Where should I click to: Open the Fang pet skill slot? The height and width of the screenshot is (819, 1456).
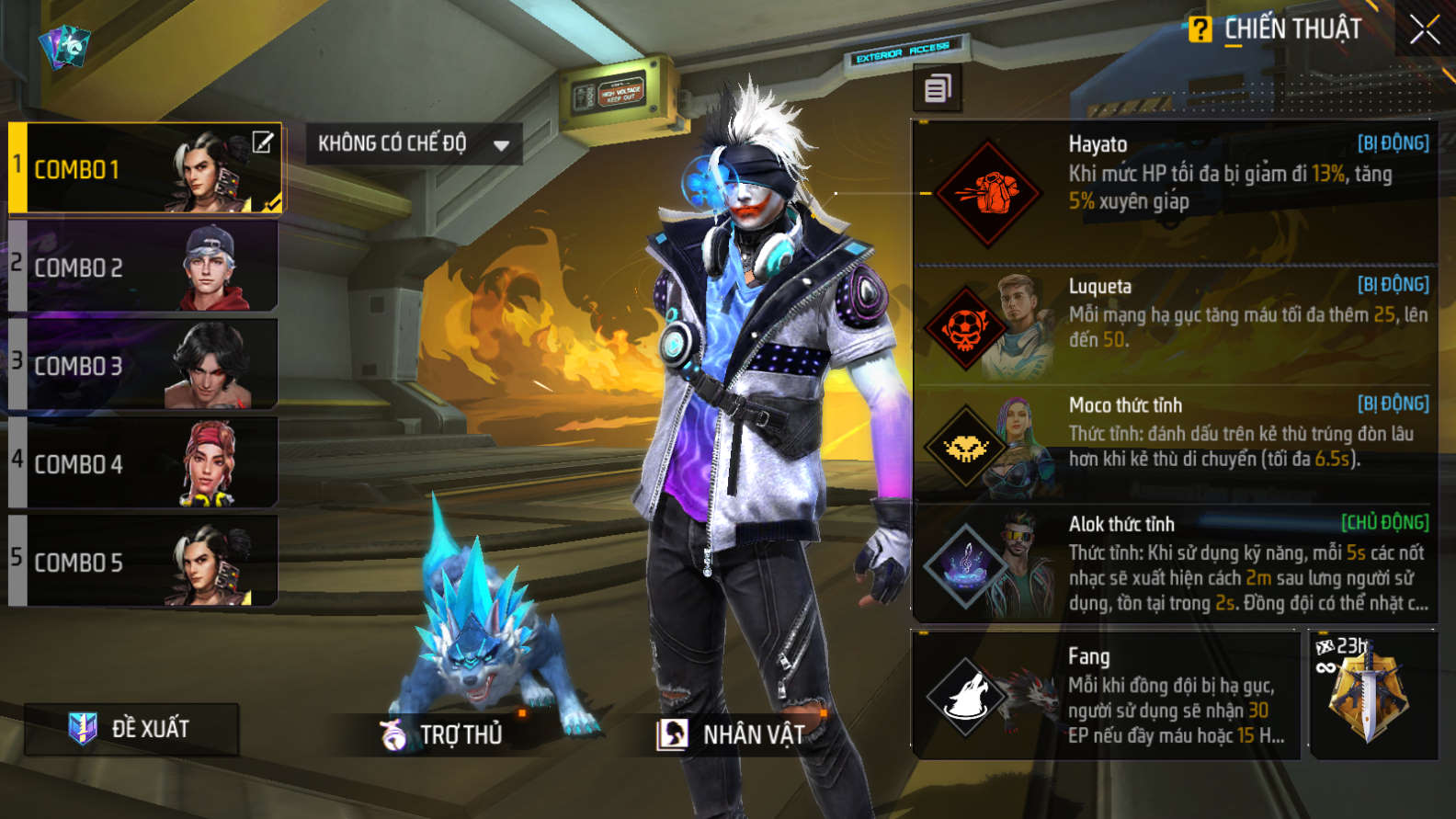1106,696
